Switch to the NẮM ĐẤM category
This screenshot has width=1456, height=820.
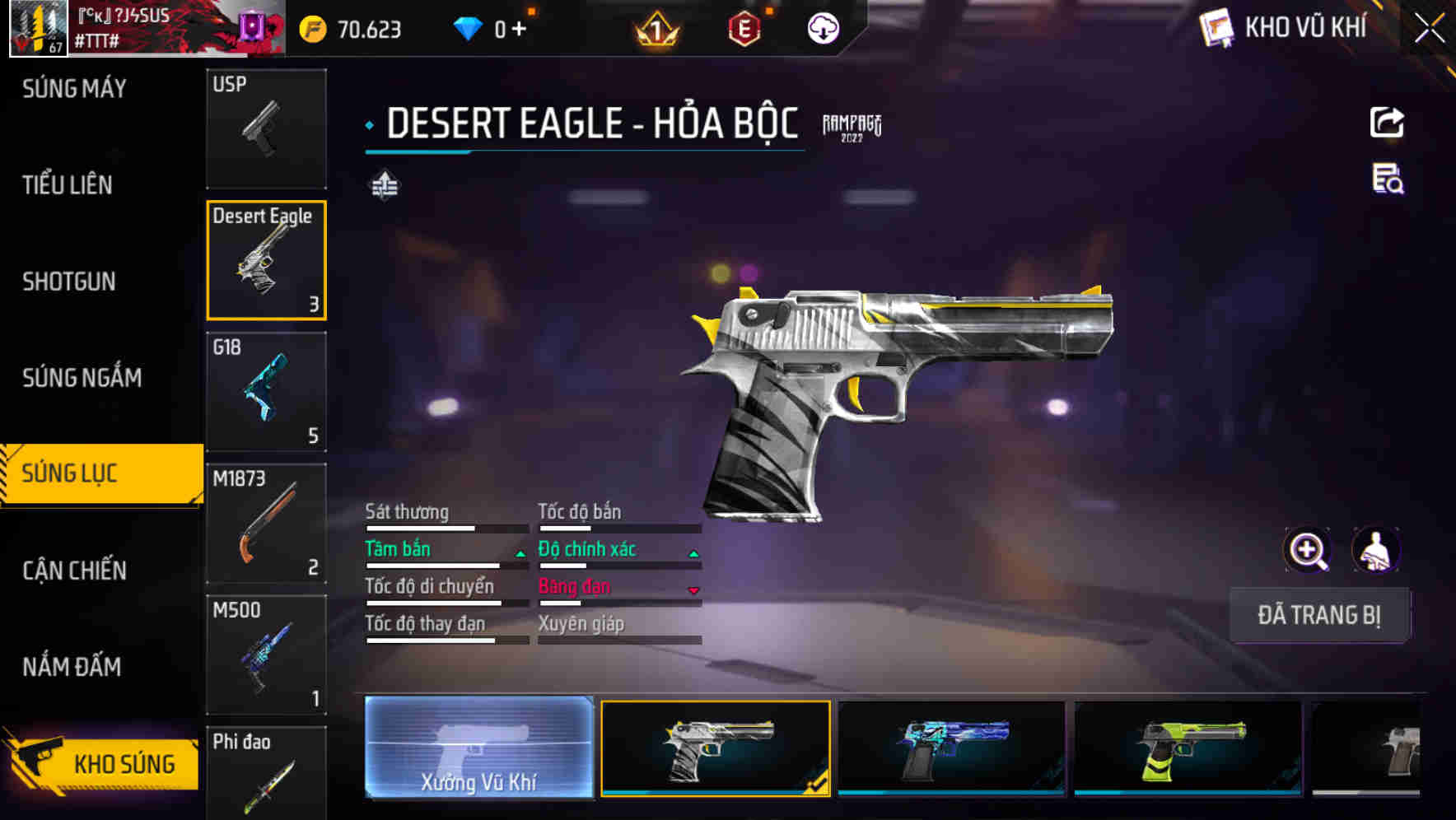[x=72, y=667]
